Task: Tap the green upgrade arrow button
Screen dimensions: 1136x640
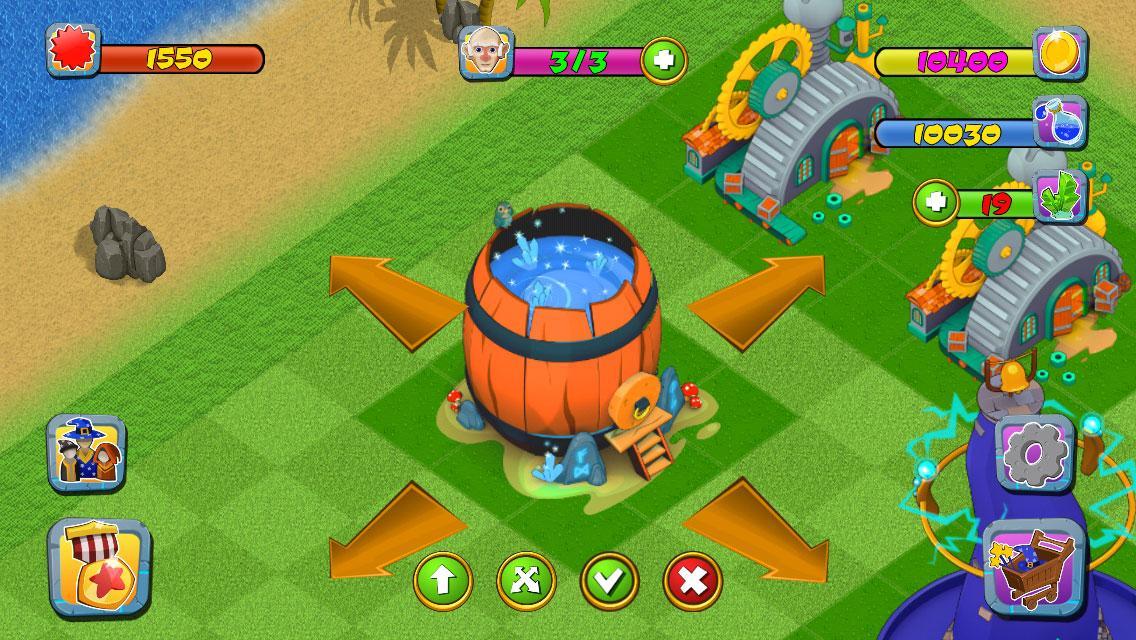Action: [442, 580]
